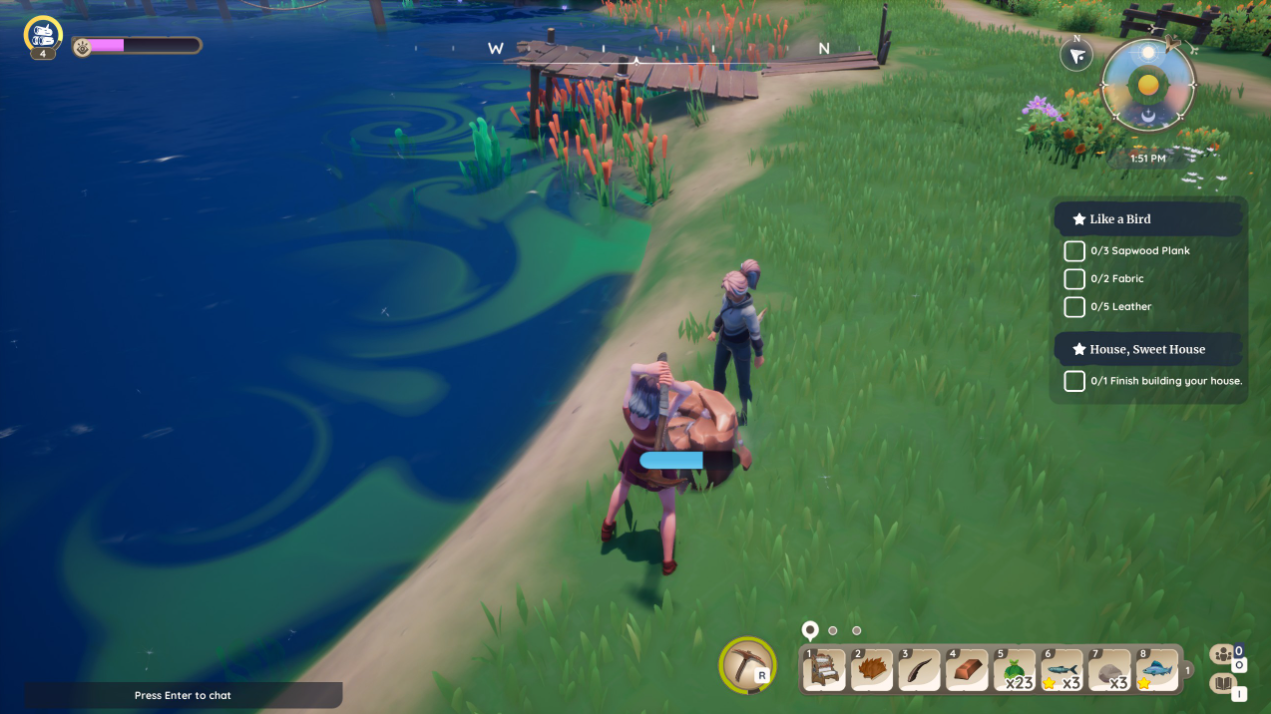
Task: Click the day-night clock dial
Action: pyautogui.click(x=1148, y=86)
